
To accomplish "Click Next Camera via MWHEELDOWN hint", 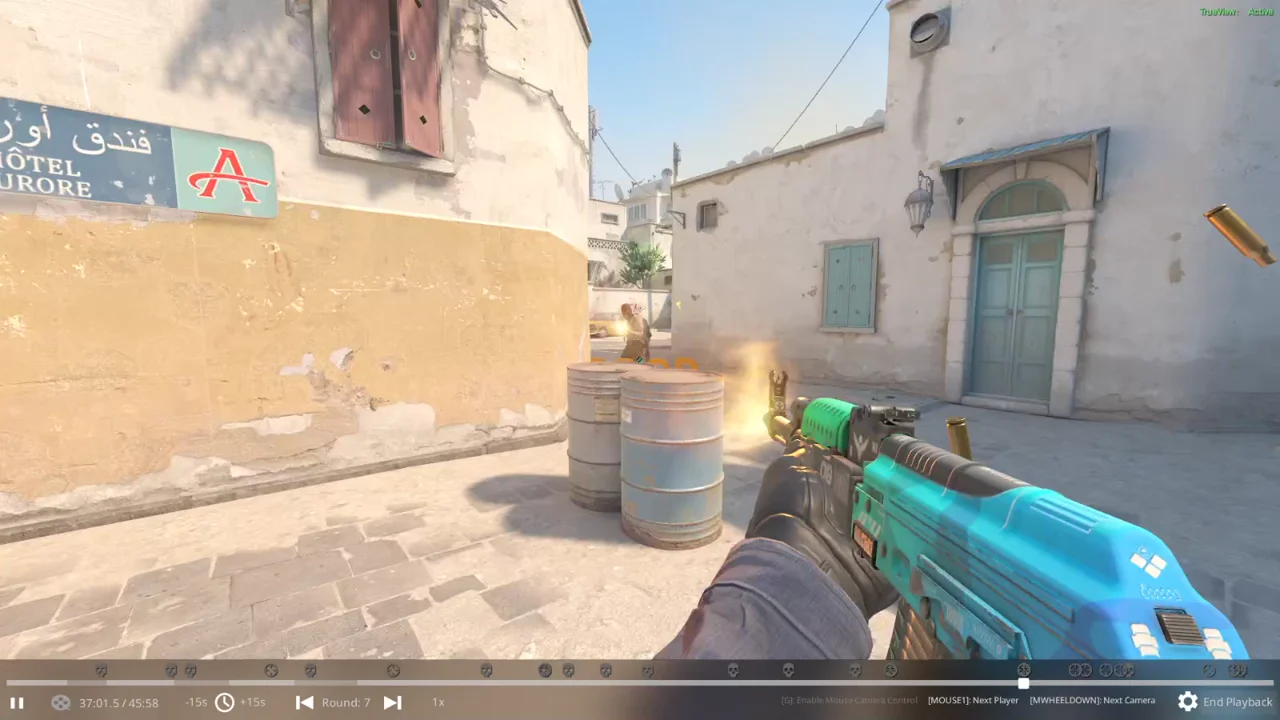I will 1091,700.
